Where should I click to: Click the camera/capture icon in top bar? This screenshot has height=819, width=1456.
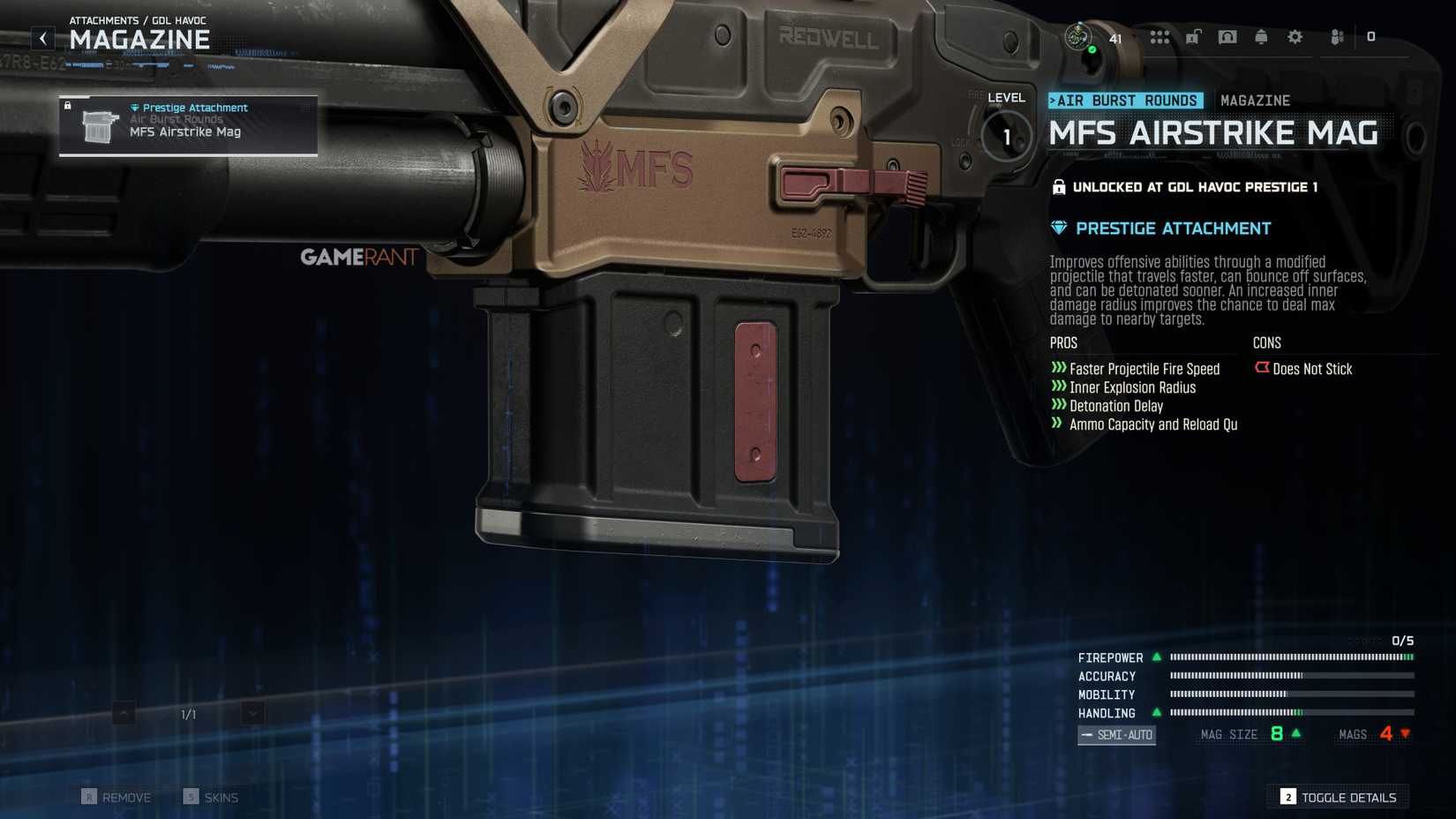point(1228,37)
